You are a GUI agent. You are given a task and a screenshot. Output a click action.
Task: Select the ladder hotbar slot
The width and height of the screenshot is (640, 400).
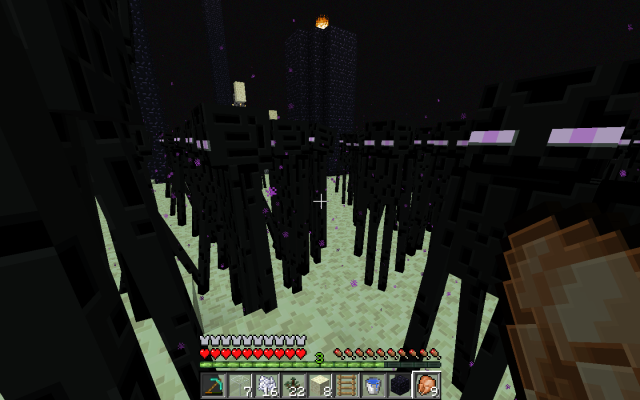tap(347, 385)
